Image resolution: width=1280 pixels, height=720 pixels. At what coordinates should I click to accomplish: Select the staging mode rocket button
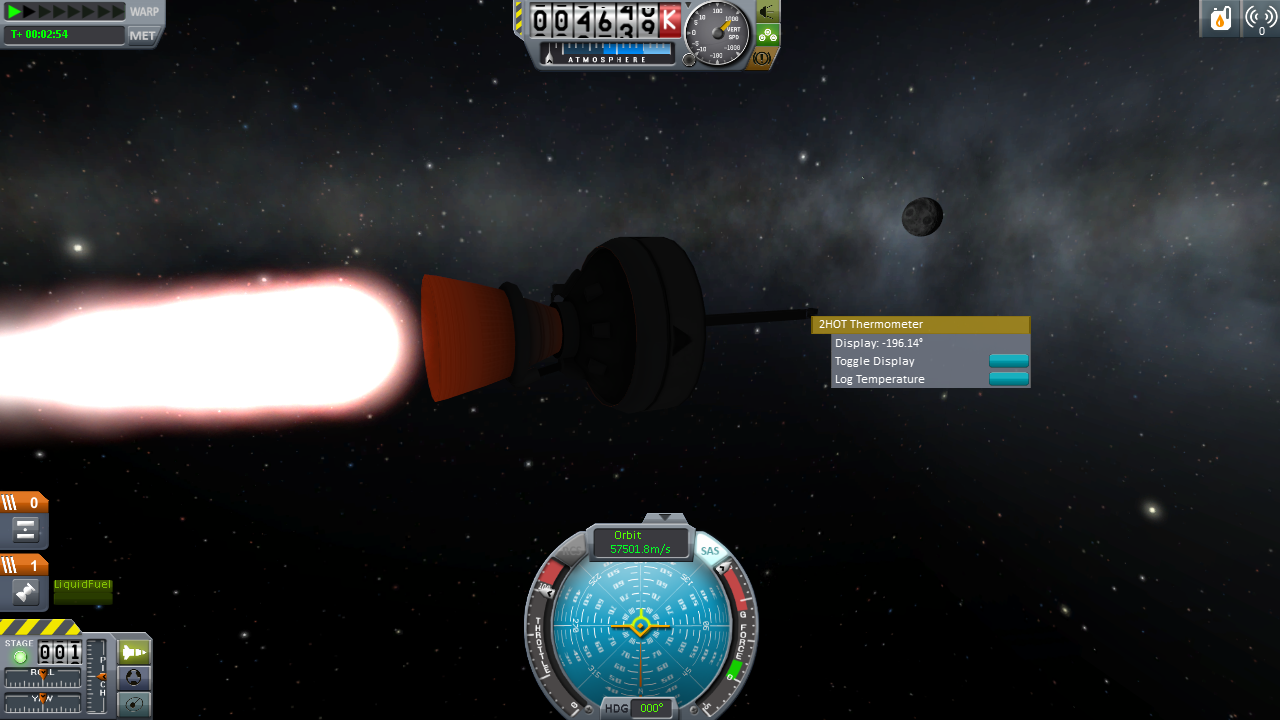[x=134, y=653]
